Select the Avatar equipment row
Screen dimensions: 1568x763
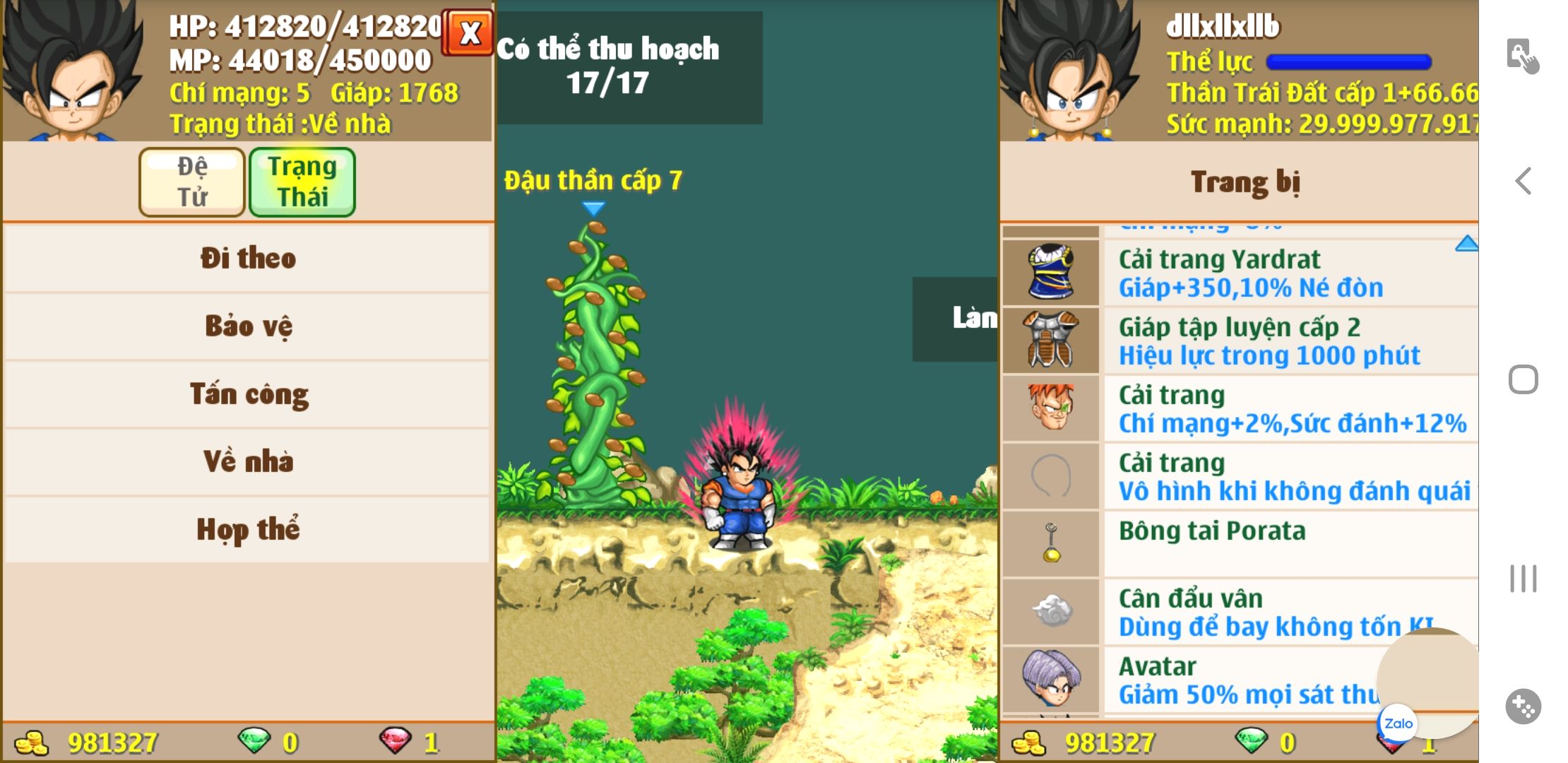pos(1201,680)
